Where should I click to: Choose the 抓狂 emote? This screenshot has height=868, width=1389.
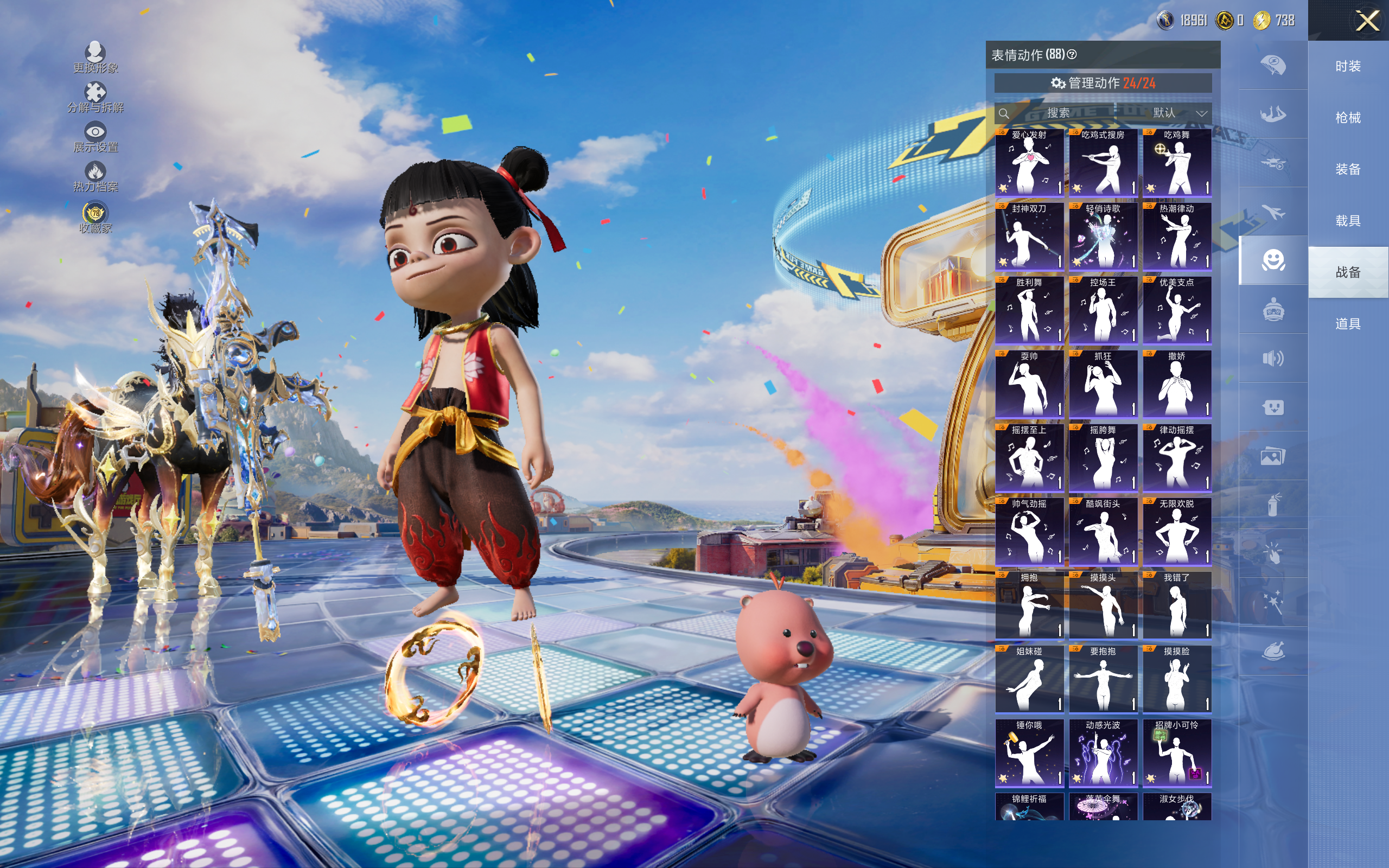[x=1103, y=384]
